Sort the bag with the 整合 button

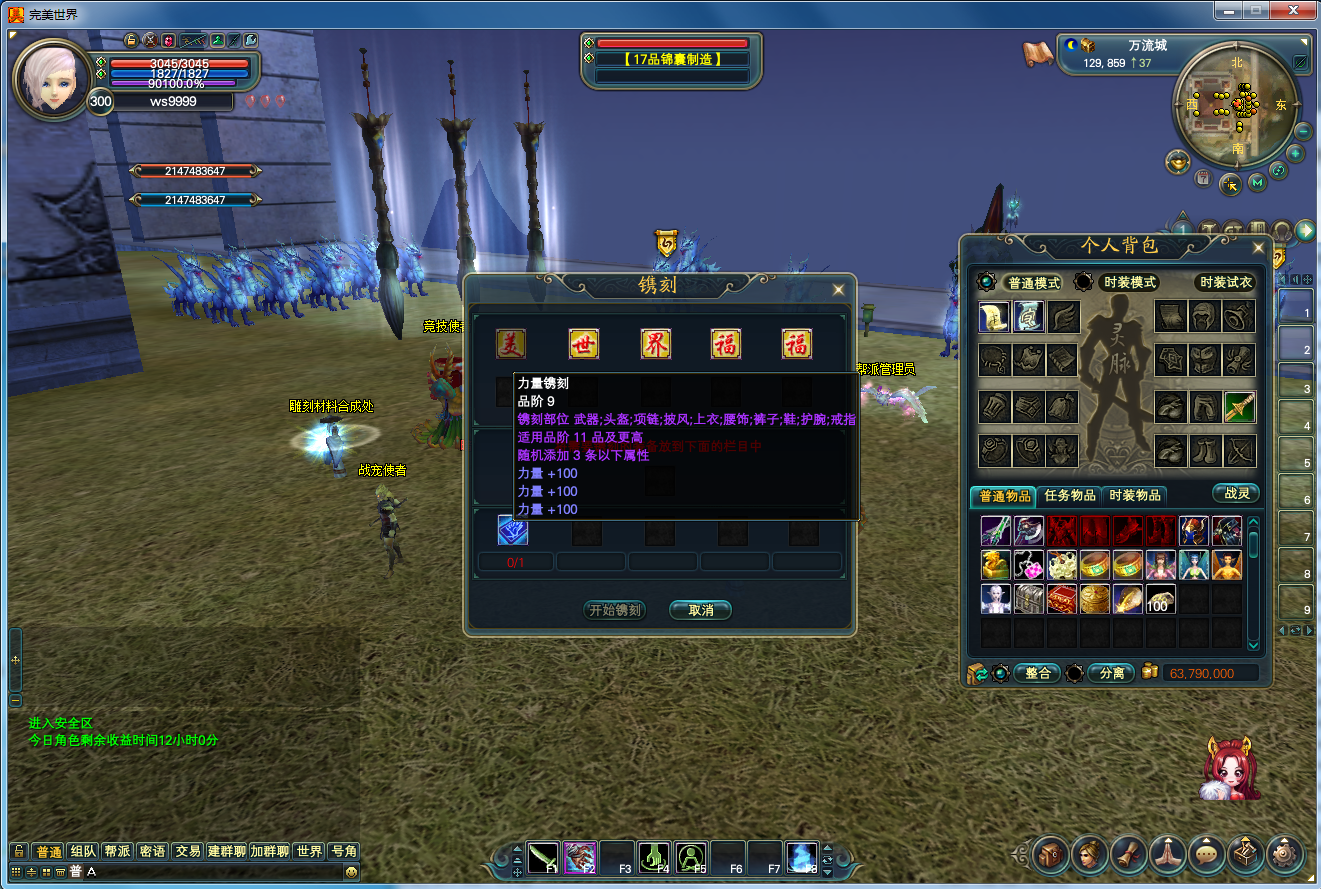tap(1037, 673)
